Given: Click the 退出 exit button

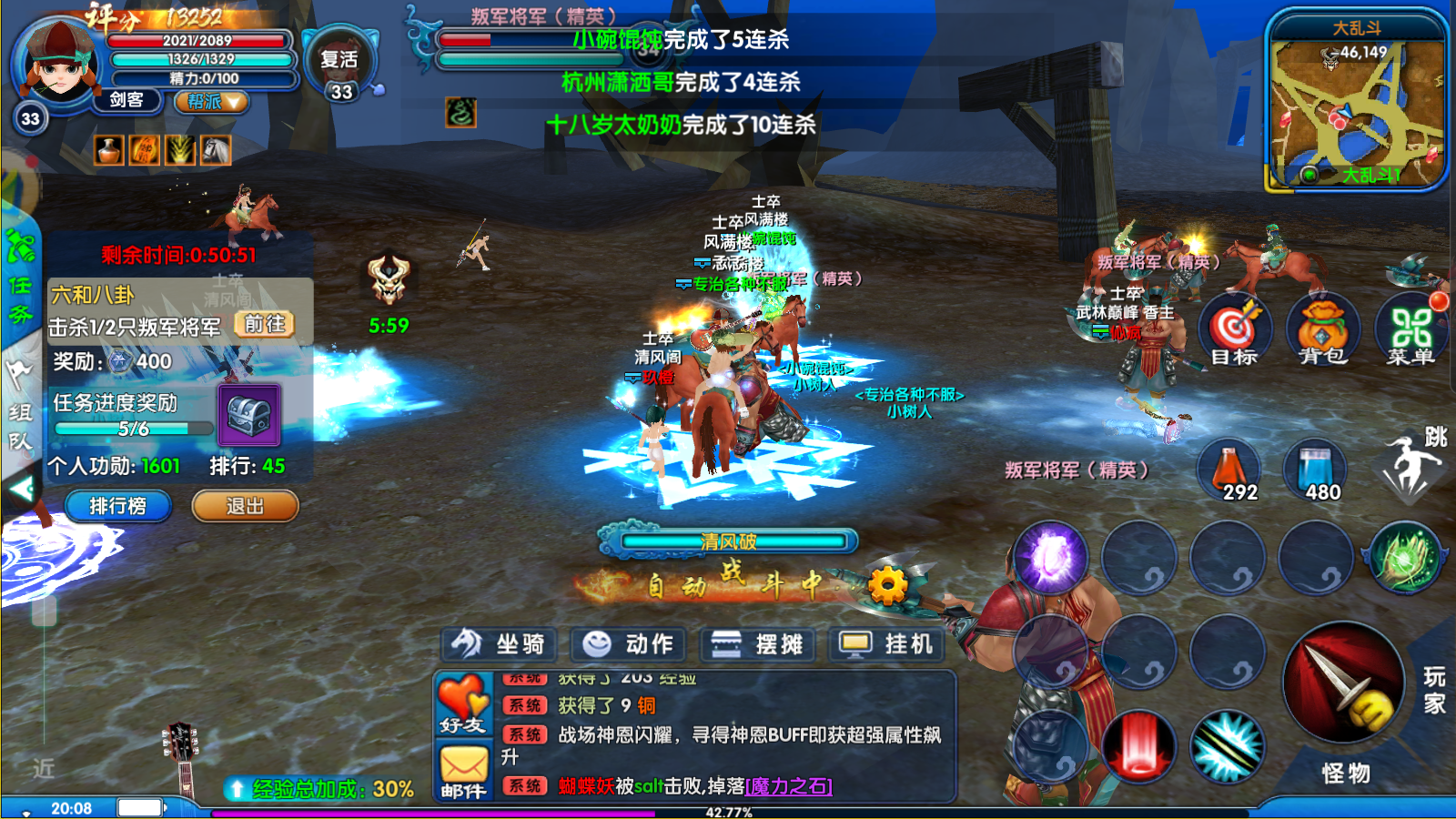Looking at the screenshot, I should pyautogui.click(x=245, y=506).
